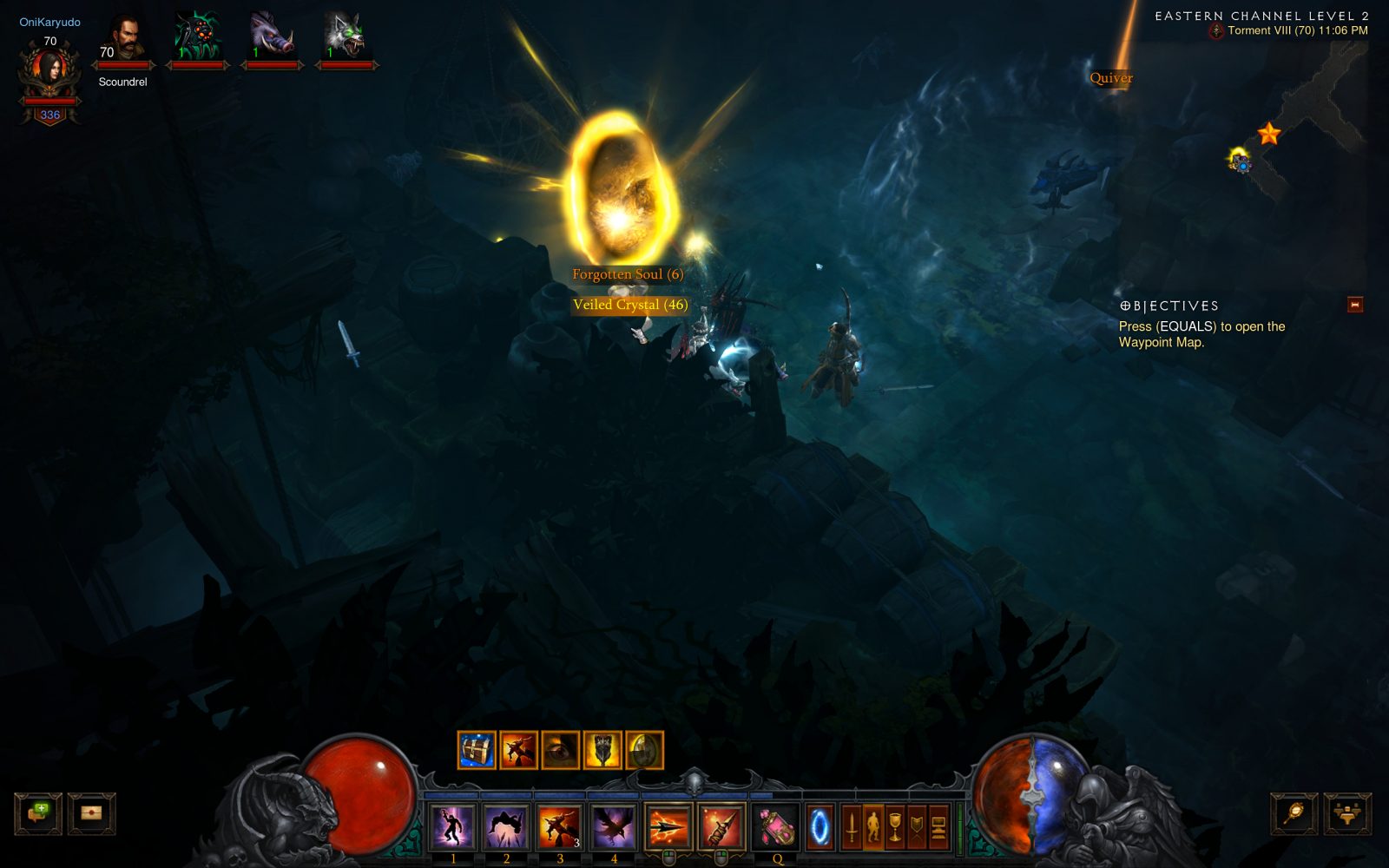Pick up the Veiled Crystal loot label
Image resolution: width=1389 pixels, height=868 pixels.
pos(630,305)
